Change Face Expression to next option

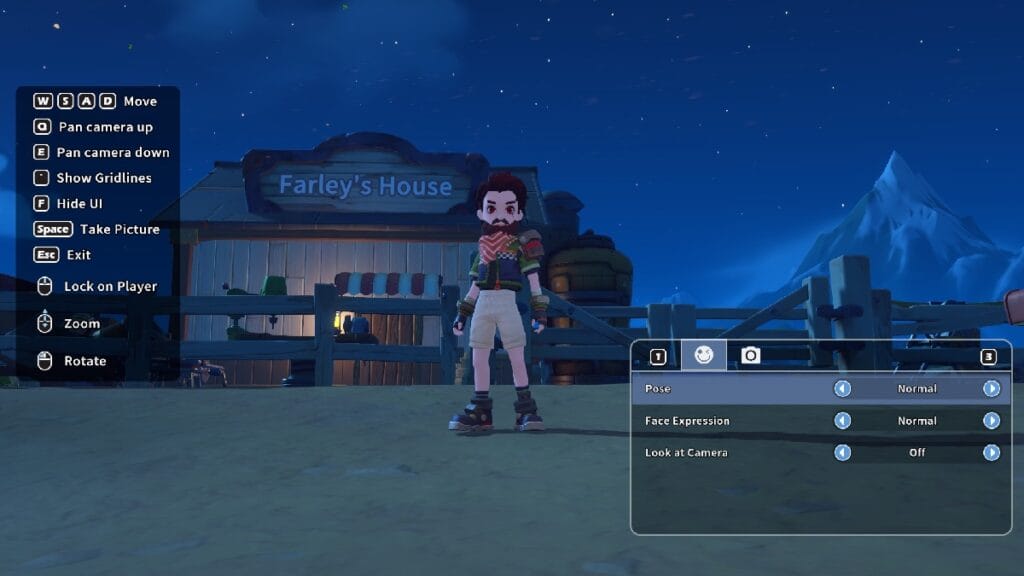(991, 421)
